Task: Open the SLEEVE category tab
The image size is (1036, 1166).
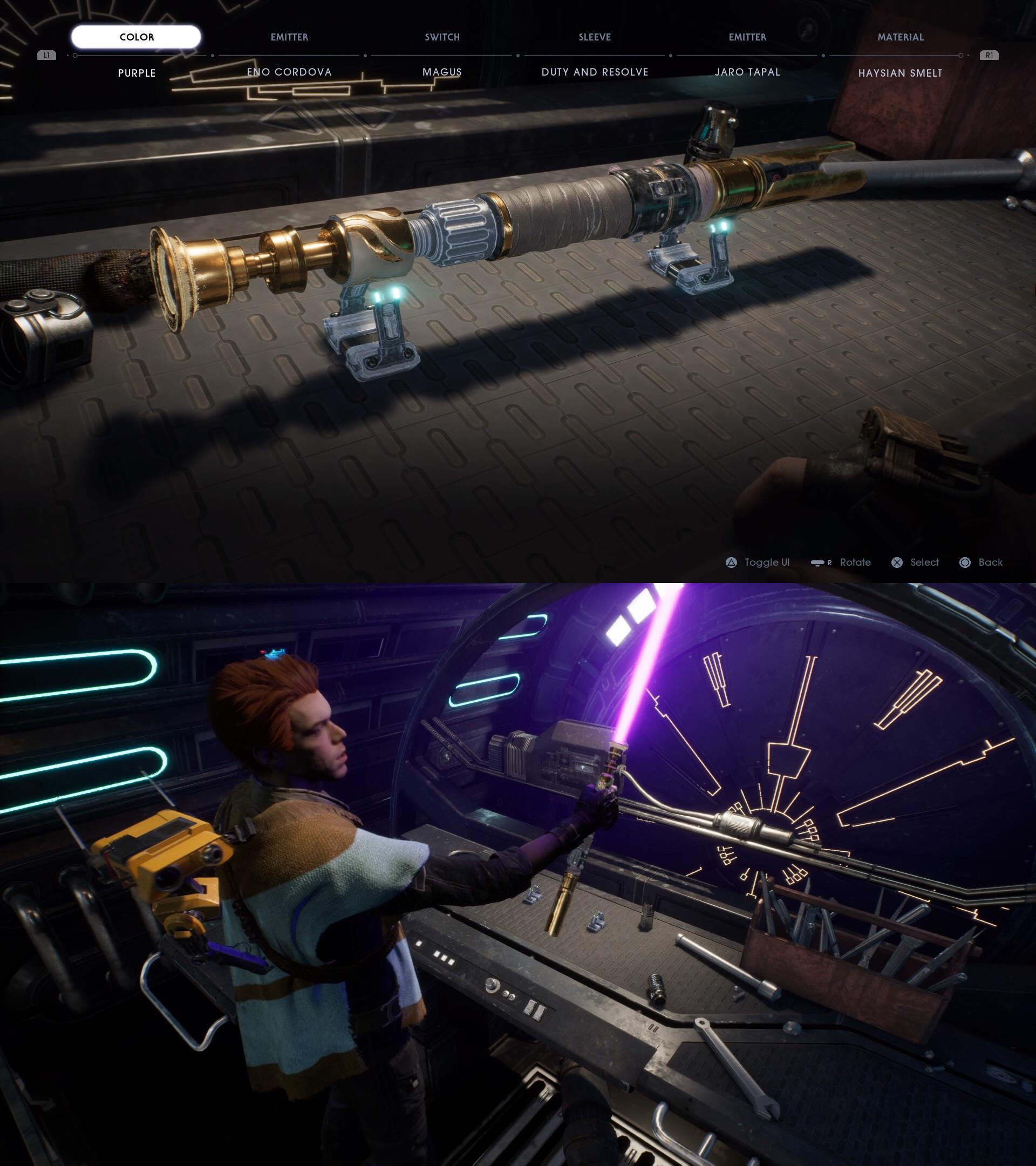Action: (x=595, y=37)
